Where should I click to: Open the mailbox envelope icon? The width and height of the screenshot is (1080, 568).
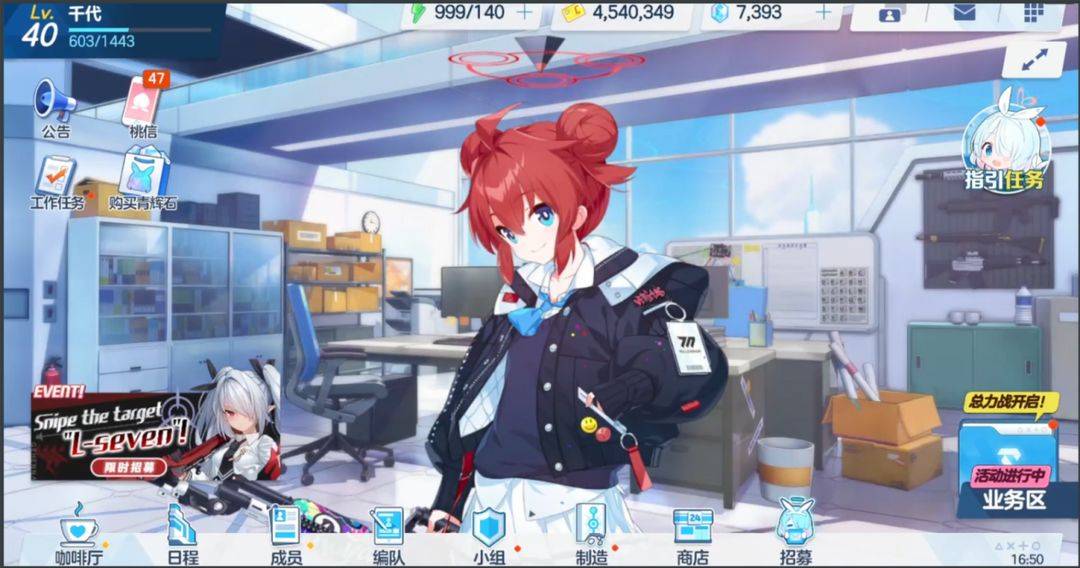[x=964, y=13]
